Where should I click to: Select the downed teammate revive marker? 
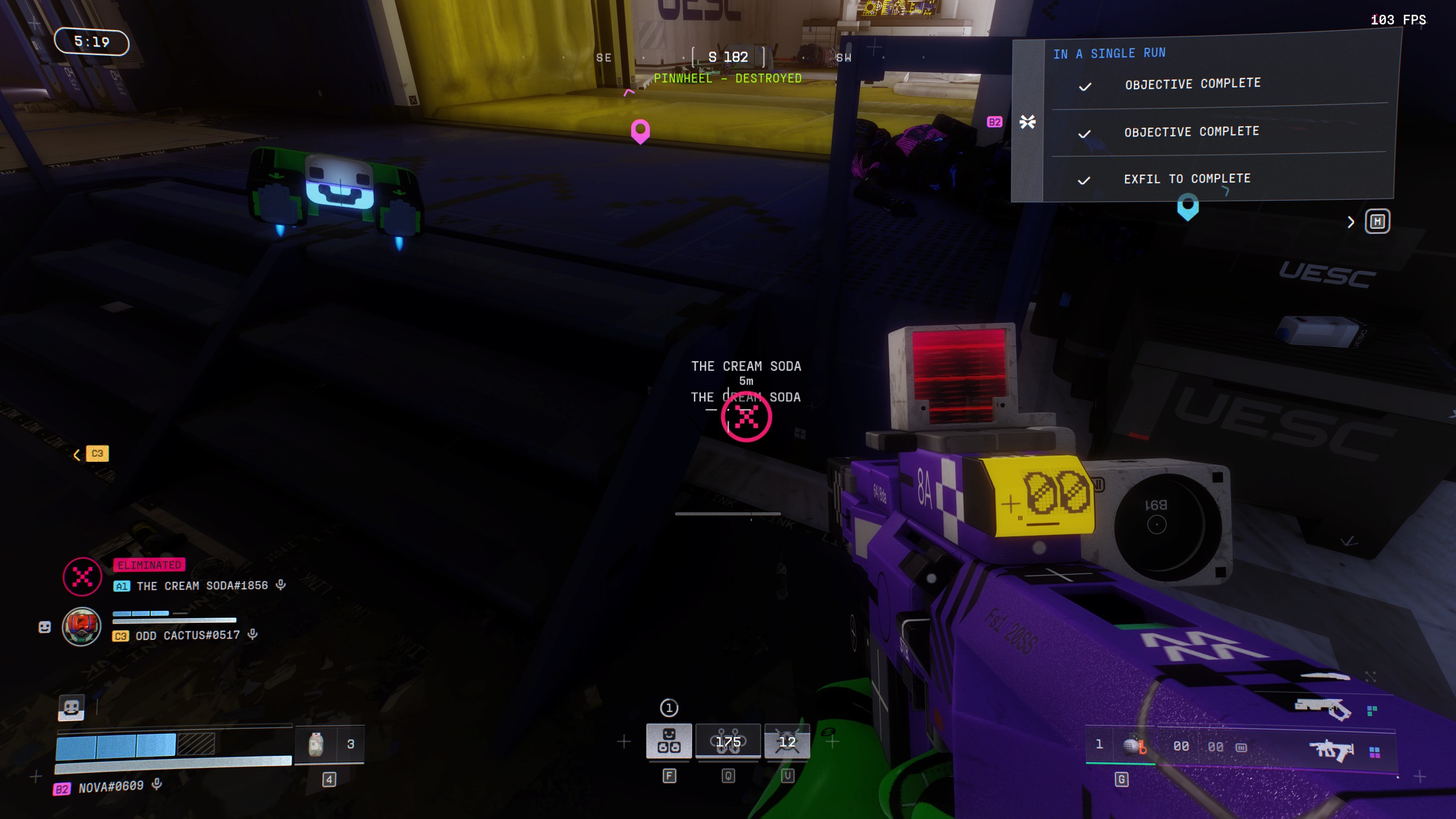pyautogui.click(x=746, y=417)
